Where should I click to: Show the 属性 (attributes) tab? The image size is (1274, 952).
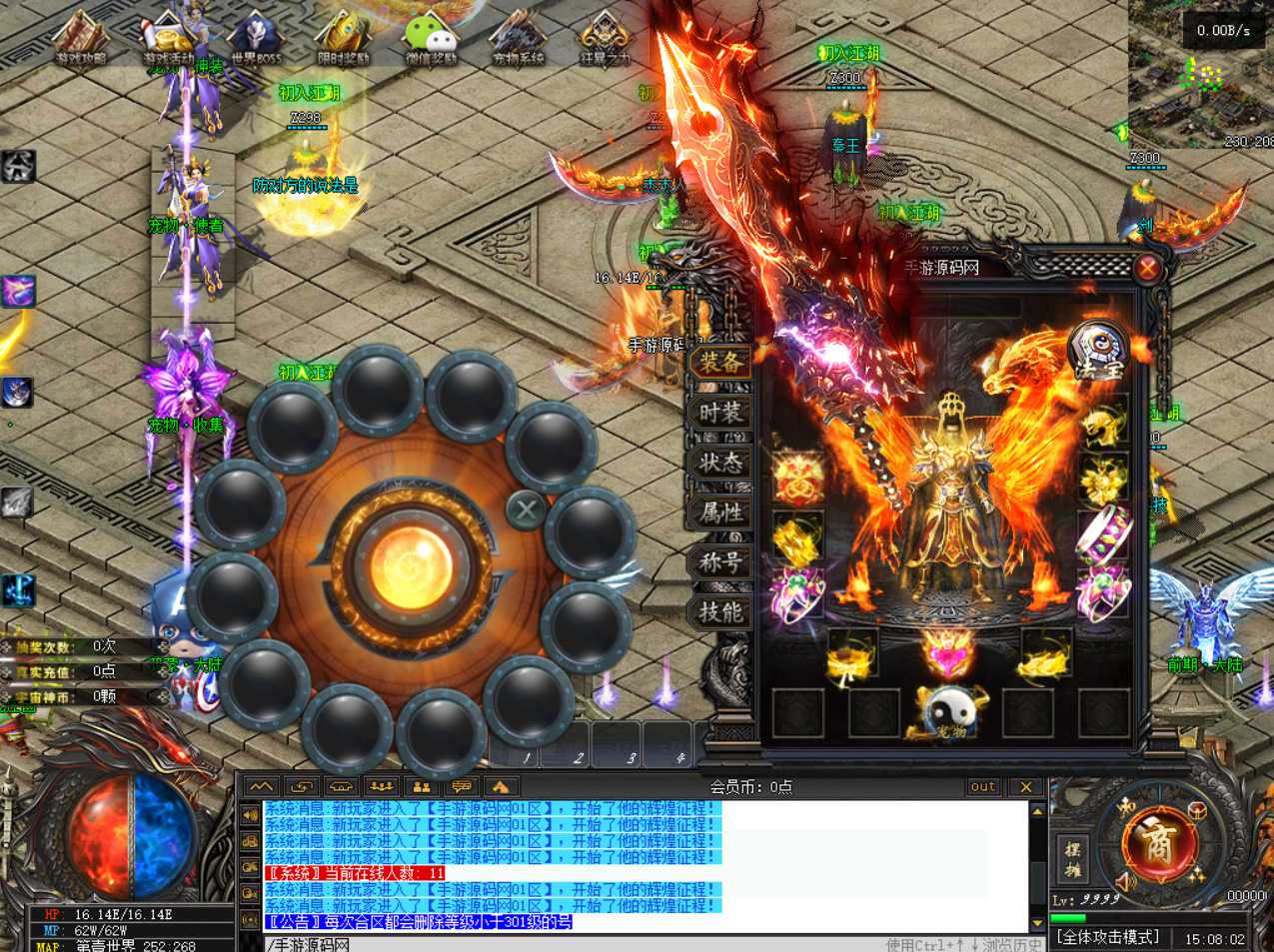(720, 512)
